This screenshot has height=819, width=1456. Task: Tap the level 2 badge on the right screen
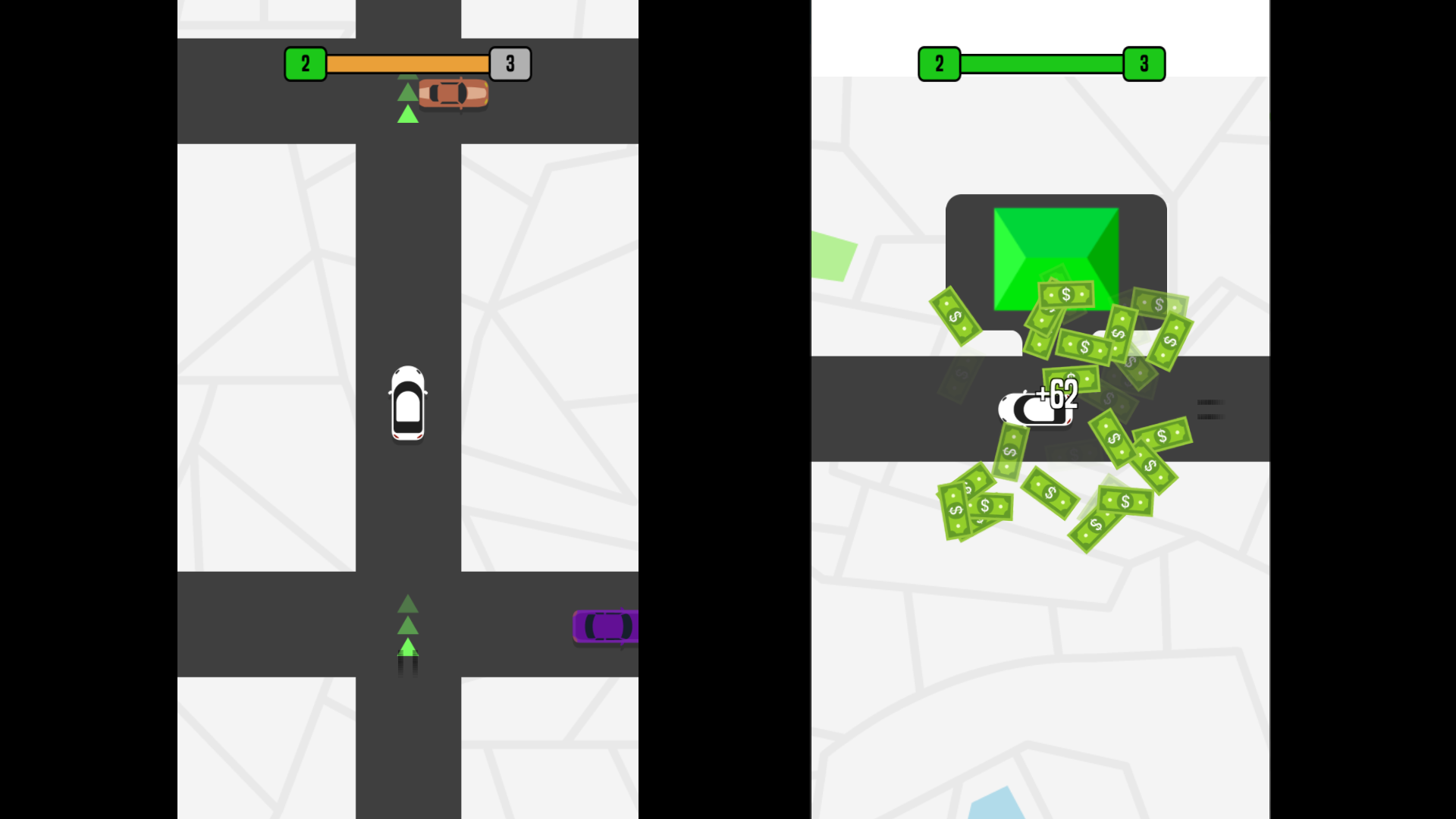click(x=940, y=64)
